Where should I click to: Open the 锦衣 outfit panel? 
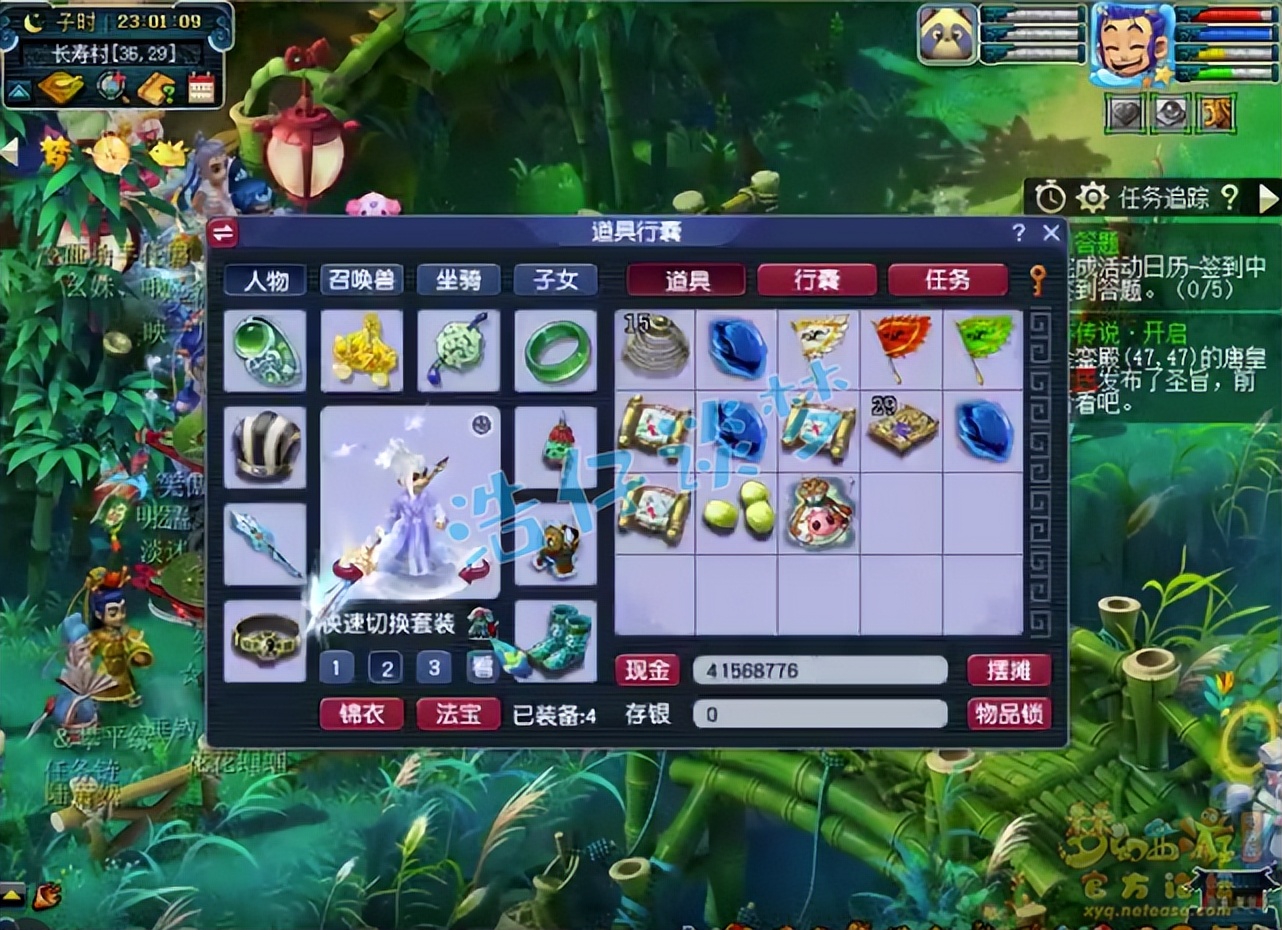click(x=362, y=714)
